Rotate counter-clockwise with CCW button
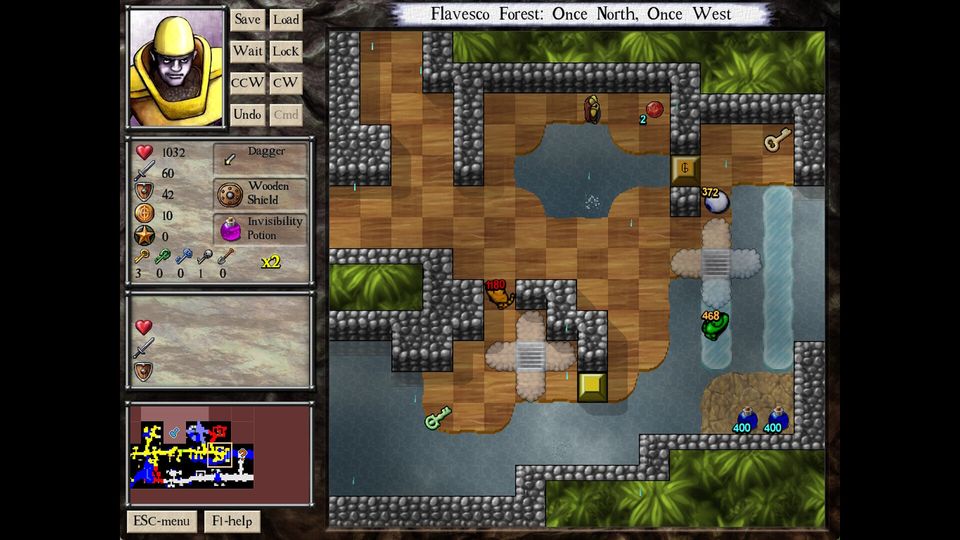The height and width of the screenshot is (540, 960). 247,83
